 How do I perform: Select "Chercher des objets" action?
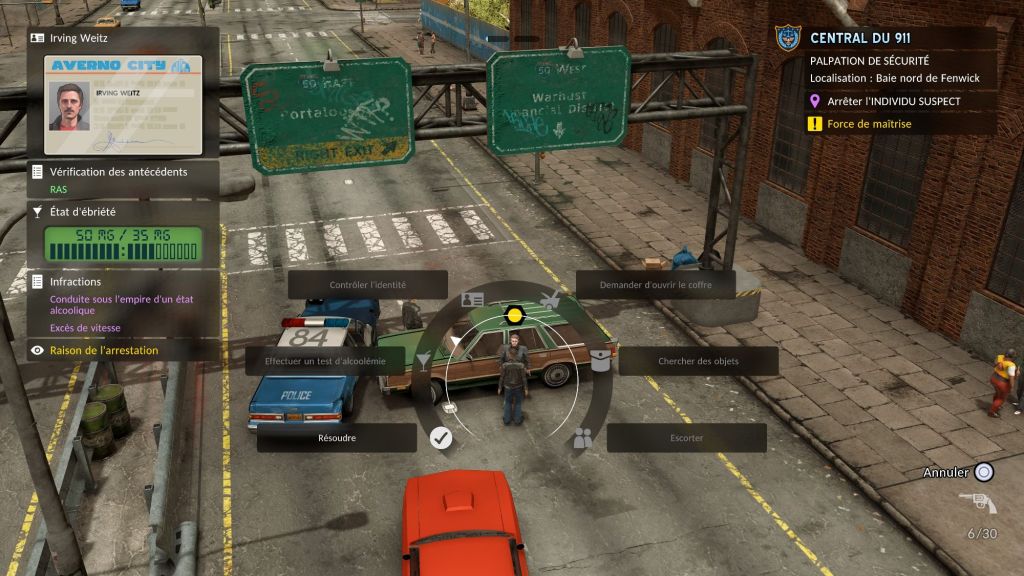point(698,361)
